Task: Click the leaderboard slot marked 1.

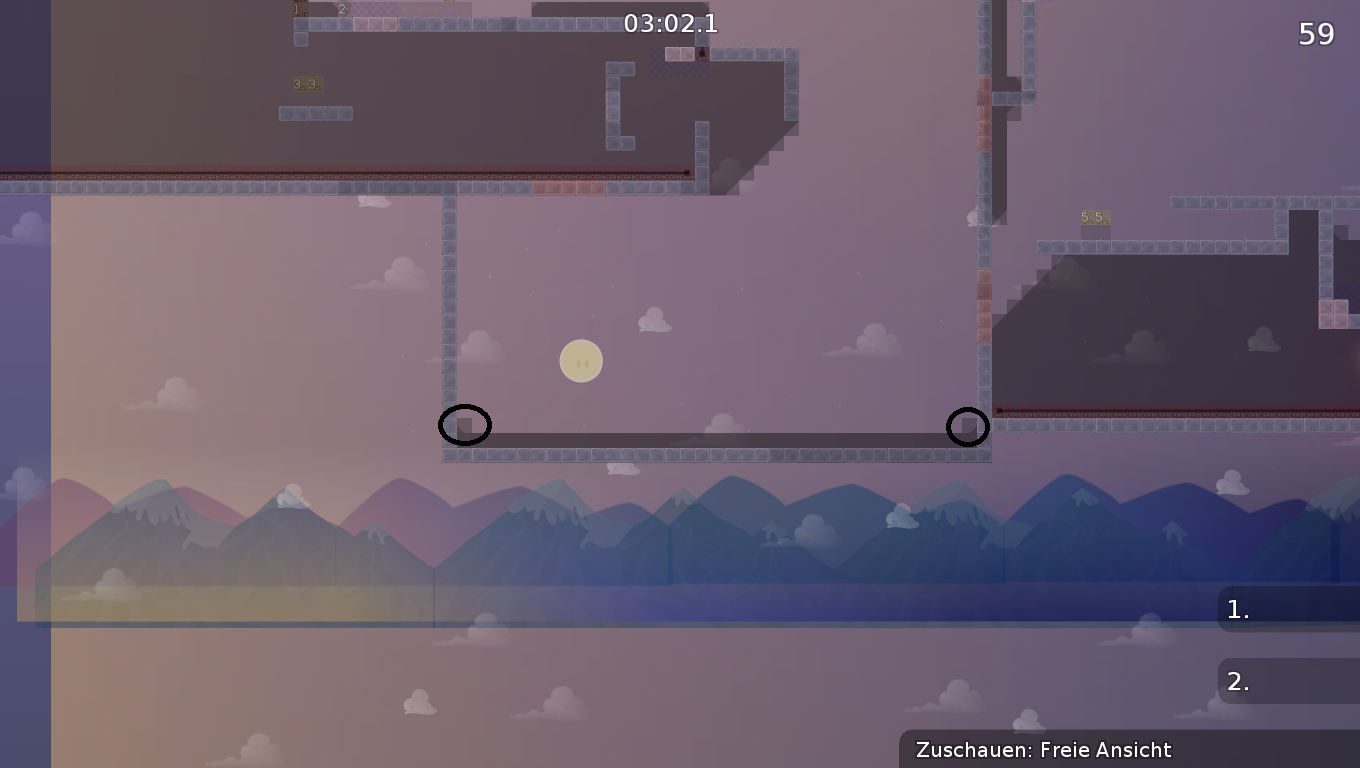Action: pyautogui.click(x=1237, y=608)
